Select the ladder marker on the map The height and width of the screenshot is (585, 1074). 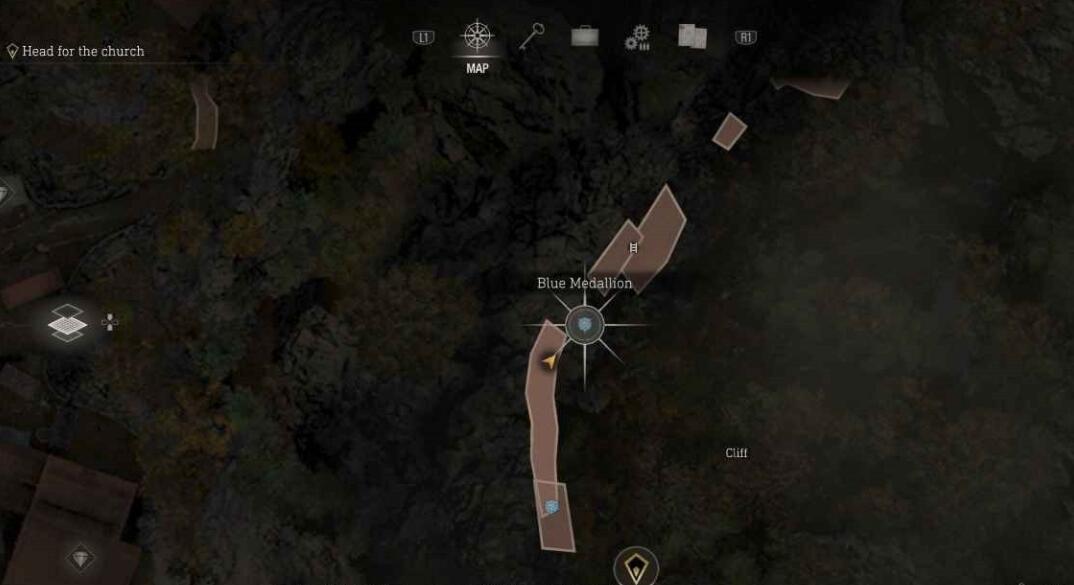633,247
